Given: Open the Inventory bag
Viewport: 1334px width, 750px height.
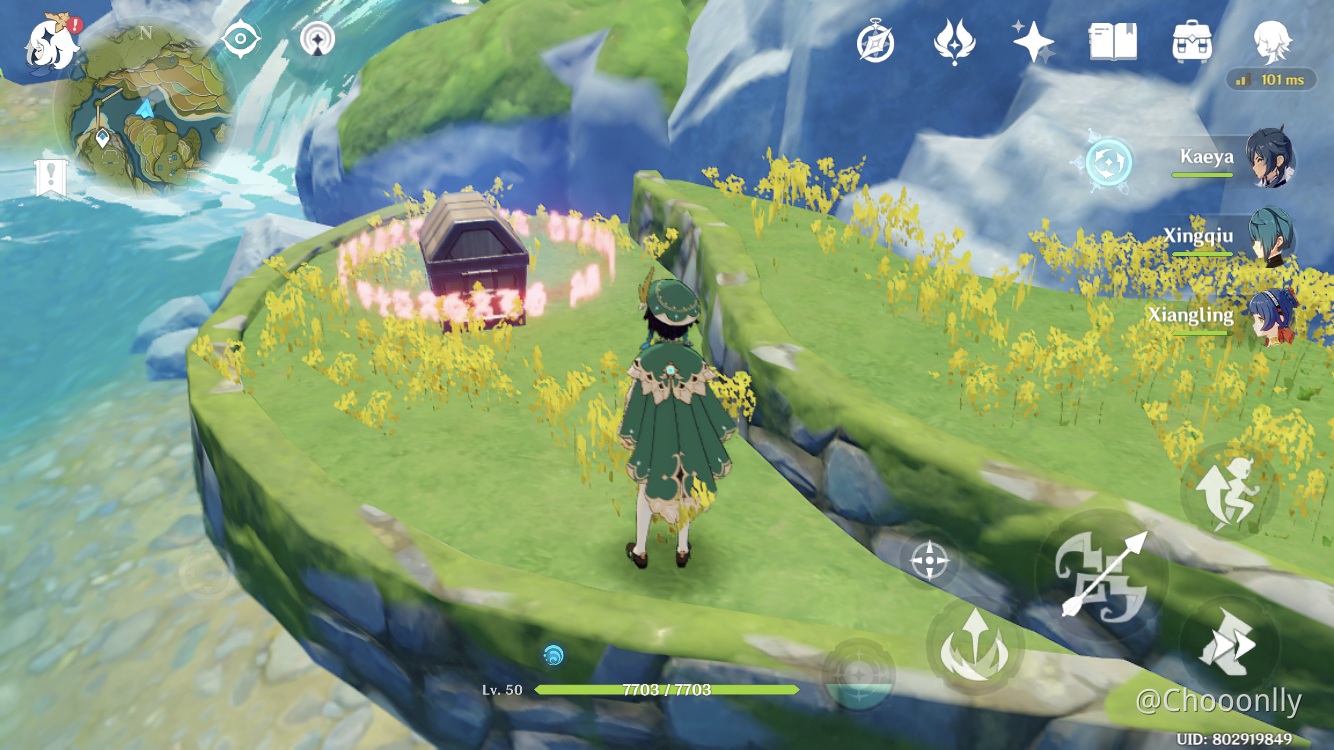Looking at the screenshot, I should click(1192, 42).
